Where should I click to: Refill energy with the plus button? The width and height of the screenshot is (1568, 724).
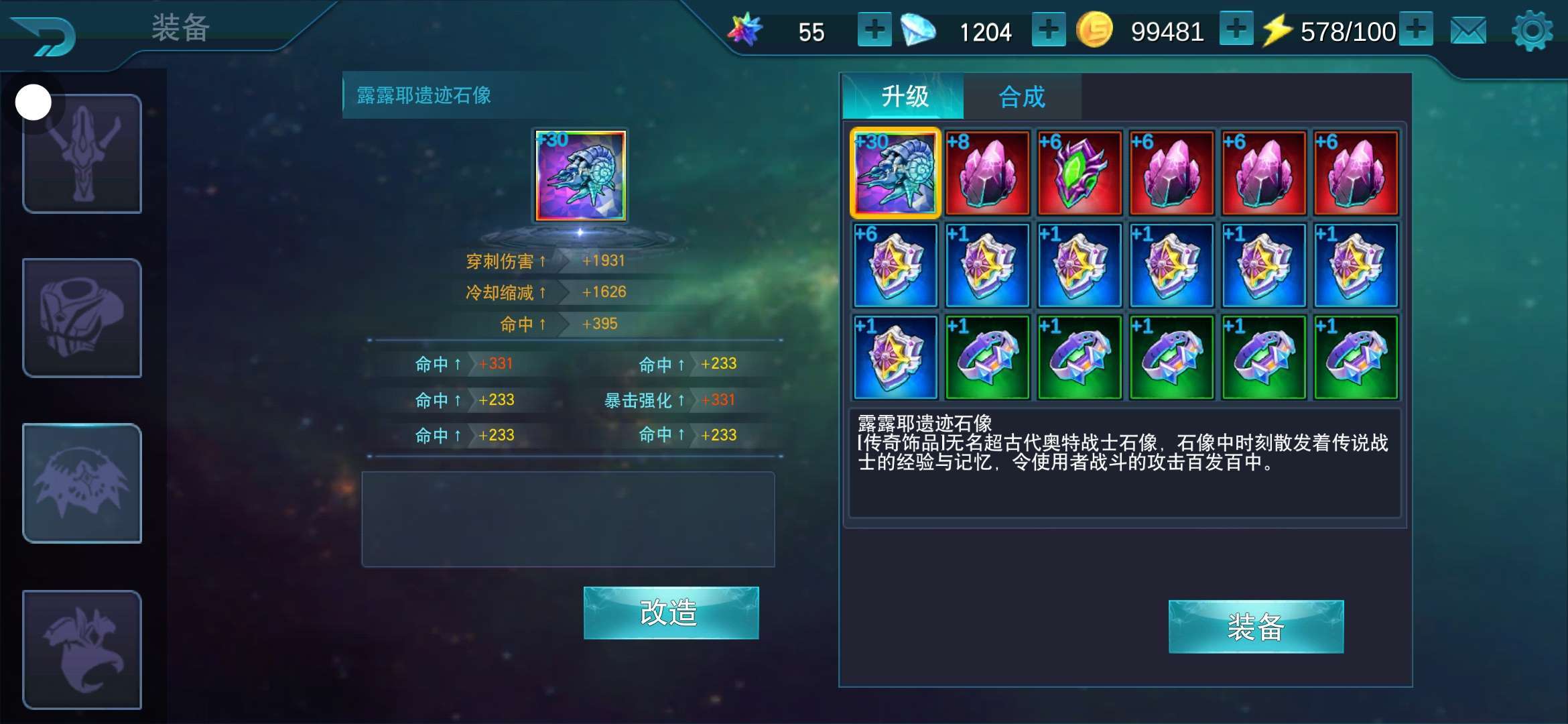pos(1415,30)
